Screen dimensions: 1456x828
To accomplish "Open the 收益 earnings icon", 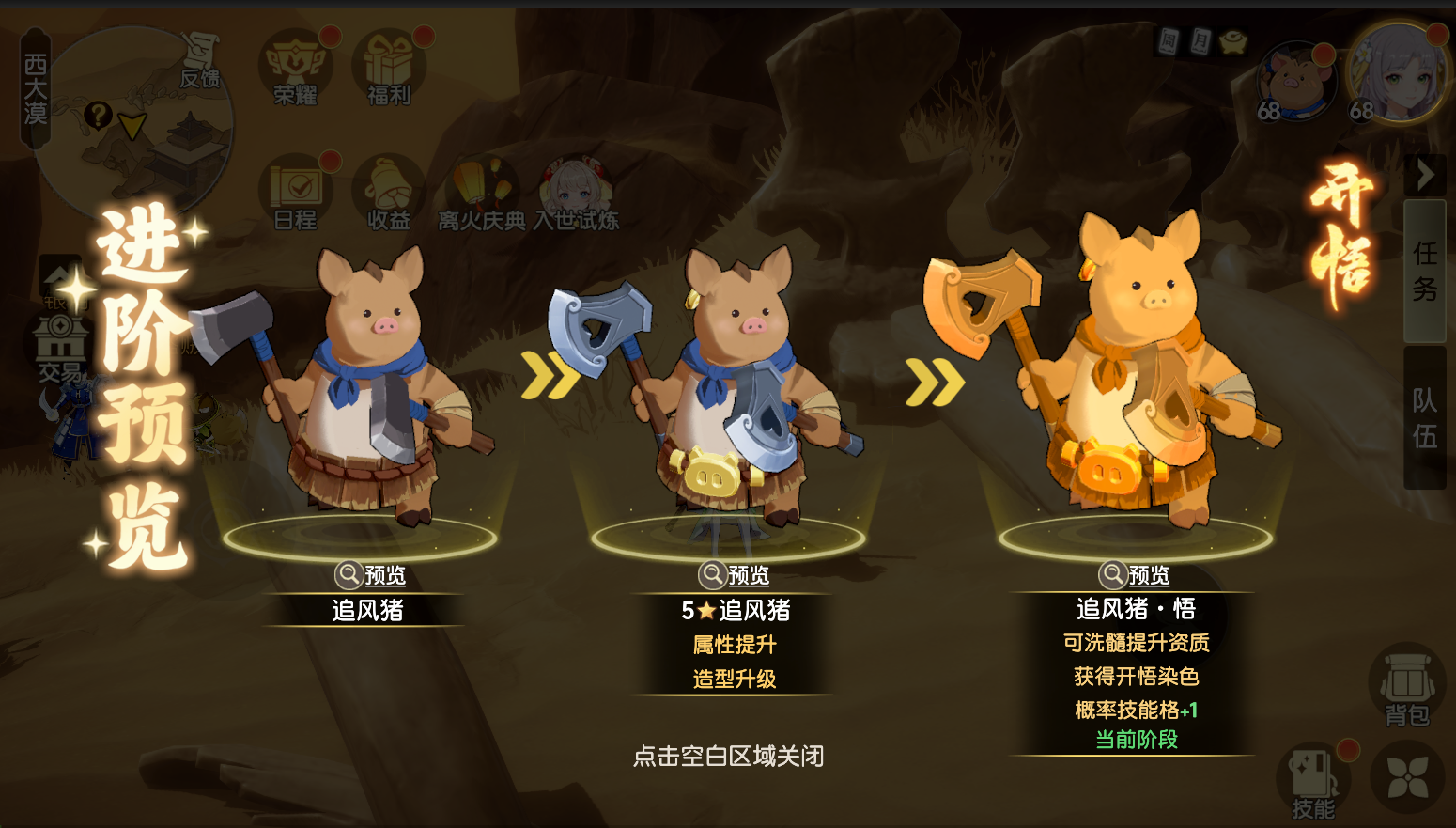I will (389, 193).
